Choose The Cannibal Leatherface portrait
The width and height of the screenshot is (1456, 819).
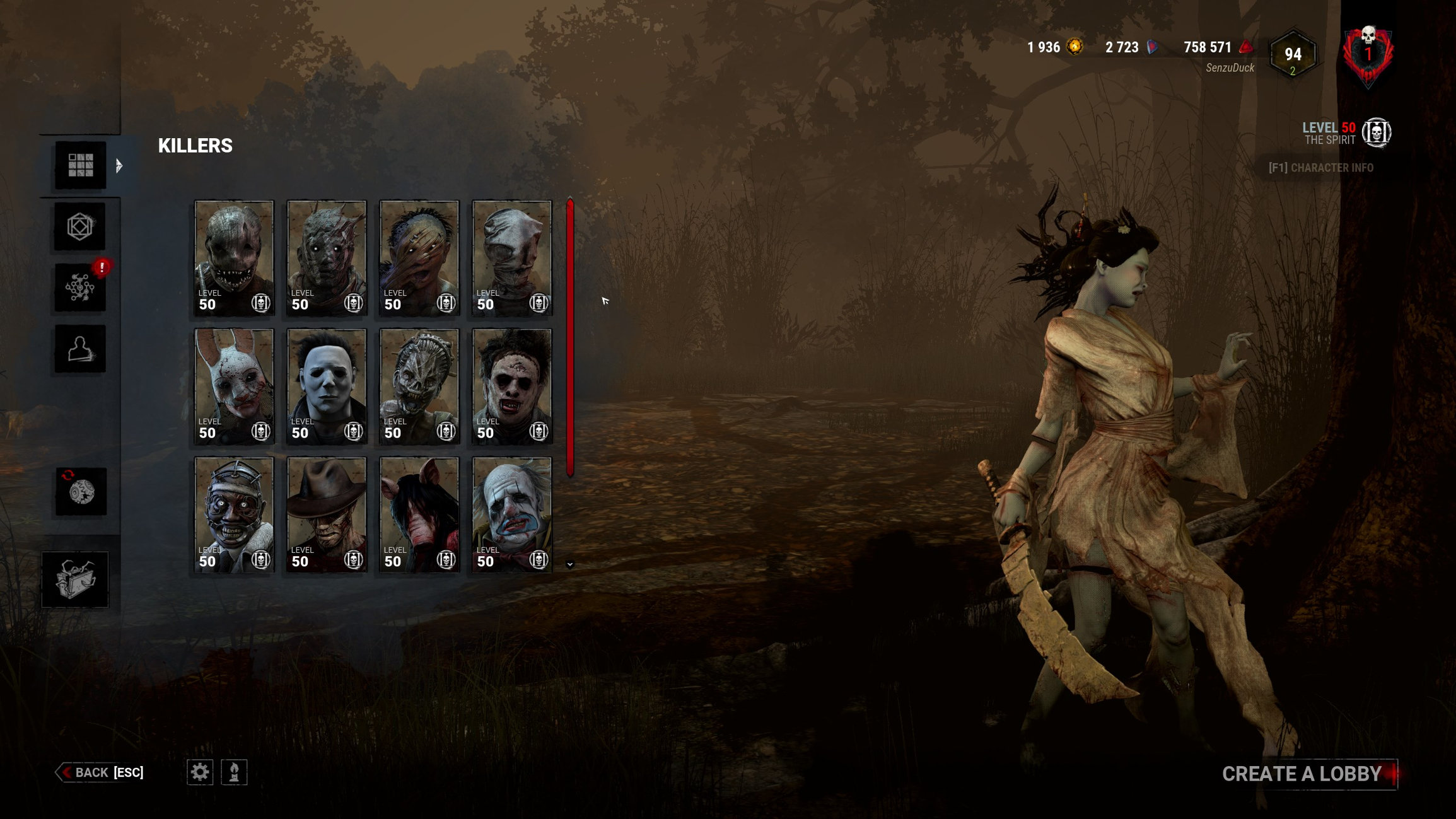pyautogui.click(x=512, y=386)
